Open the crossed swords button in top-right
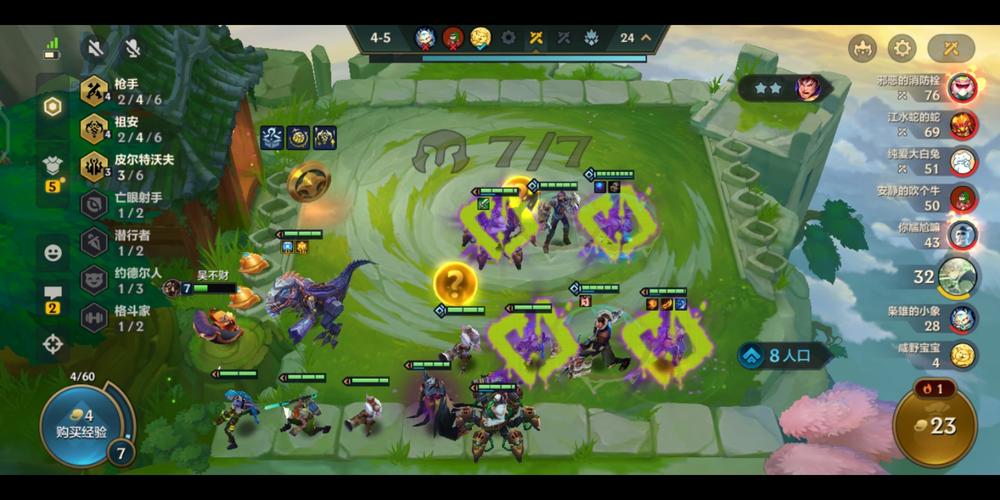This screenshot has width=1000, height=500. 950,48
